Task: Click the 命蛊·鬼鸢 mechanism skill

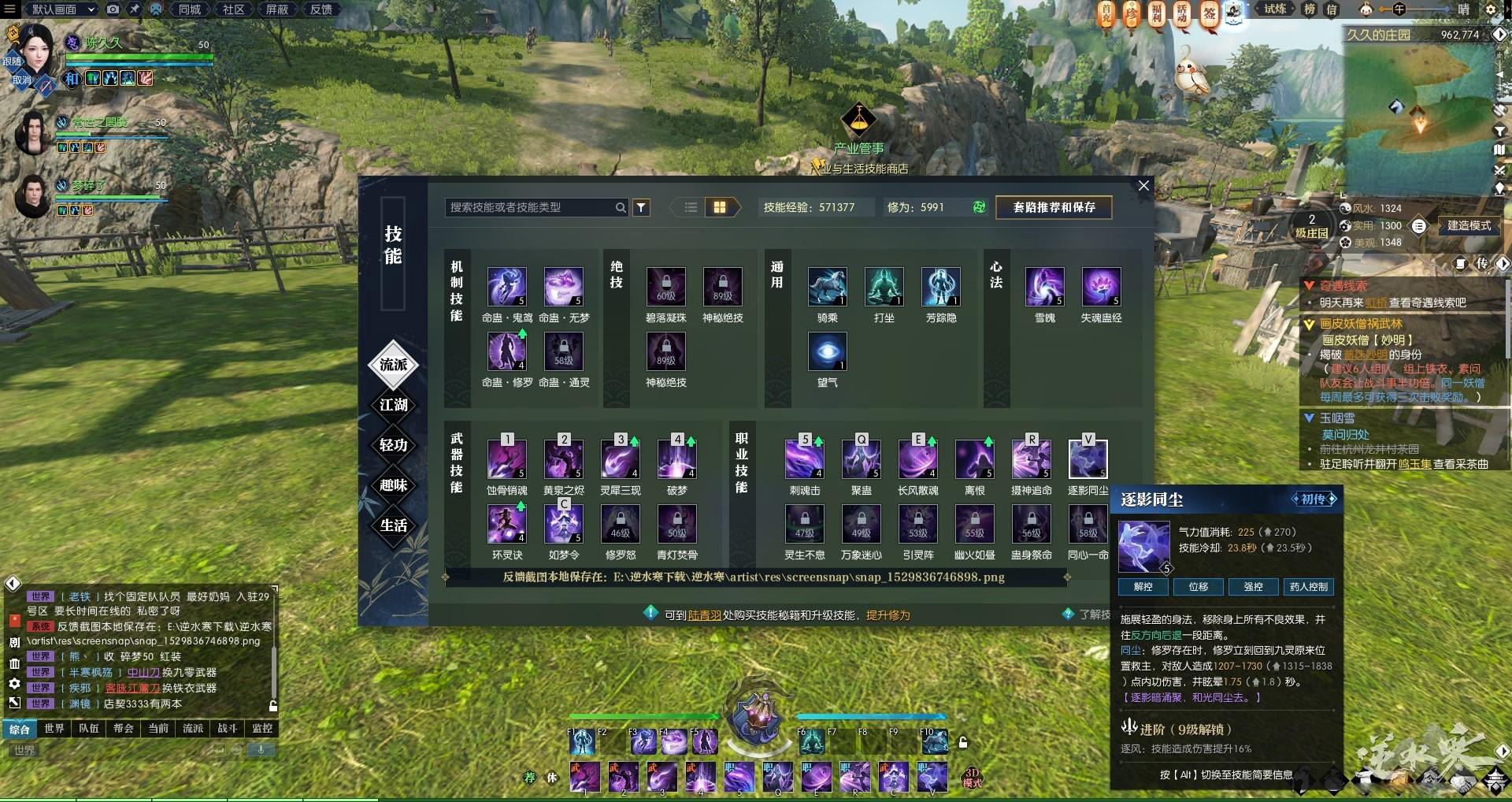Action: [507, 287]
